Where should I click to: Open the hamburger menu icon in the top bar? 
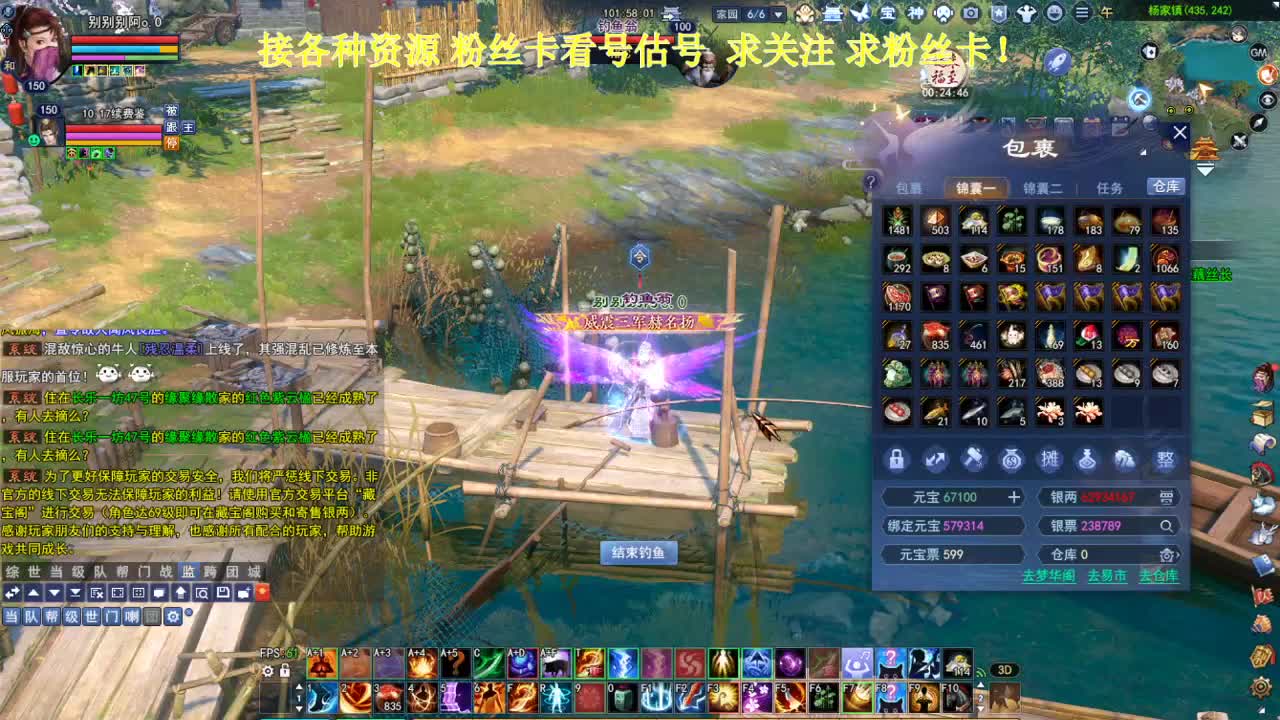pos(1082,14)
